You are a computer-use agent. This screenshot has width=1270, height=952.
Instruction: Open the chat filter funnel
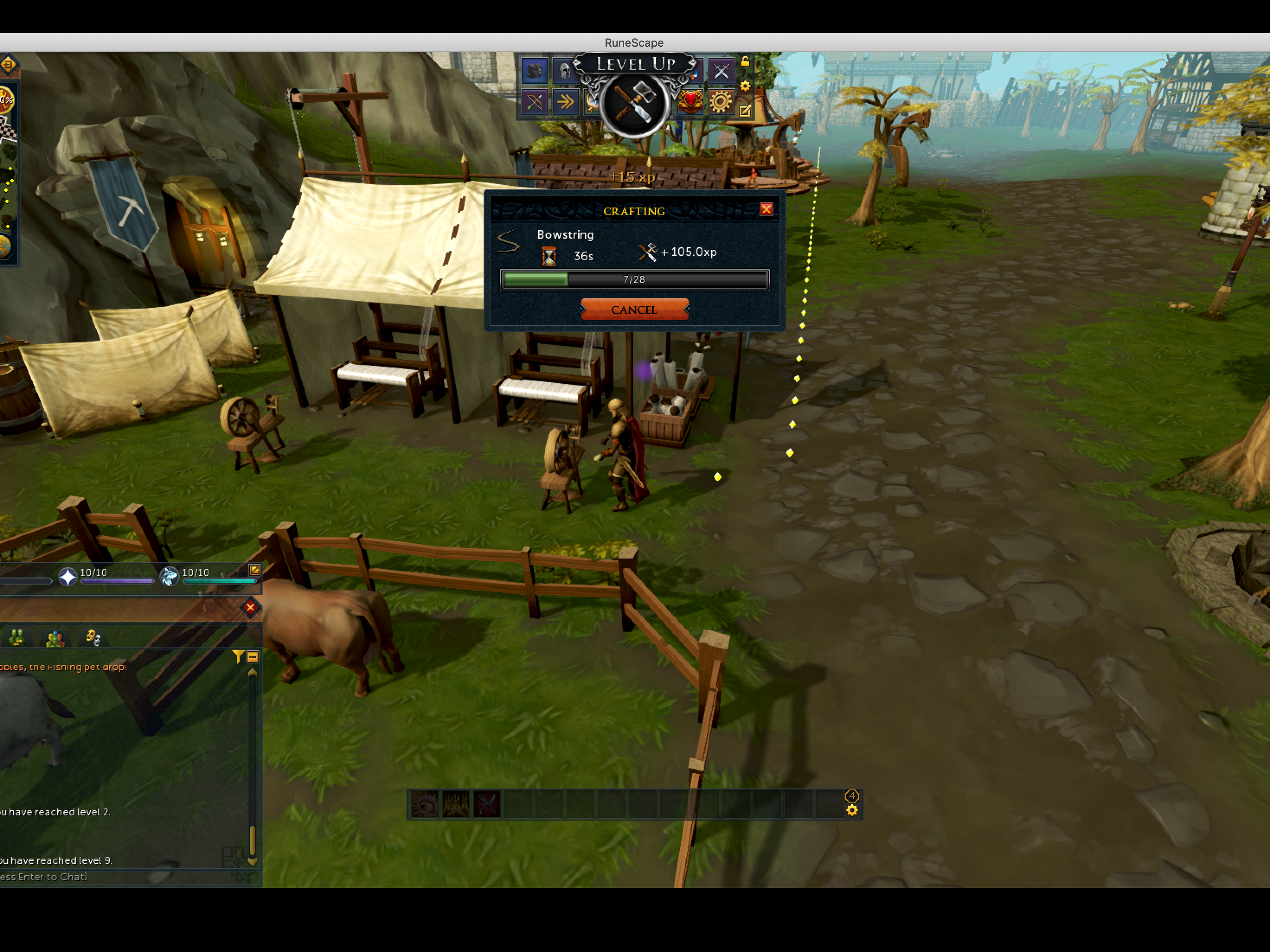237,656
